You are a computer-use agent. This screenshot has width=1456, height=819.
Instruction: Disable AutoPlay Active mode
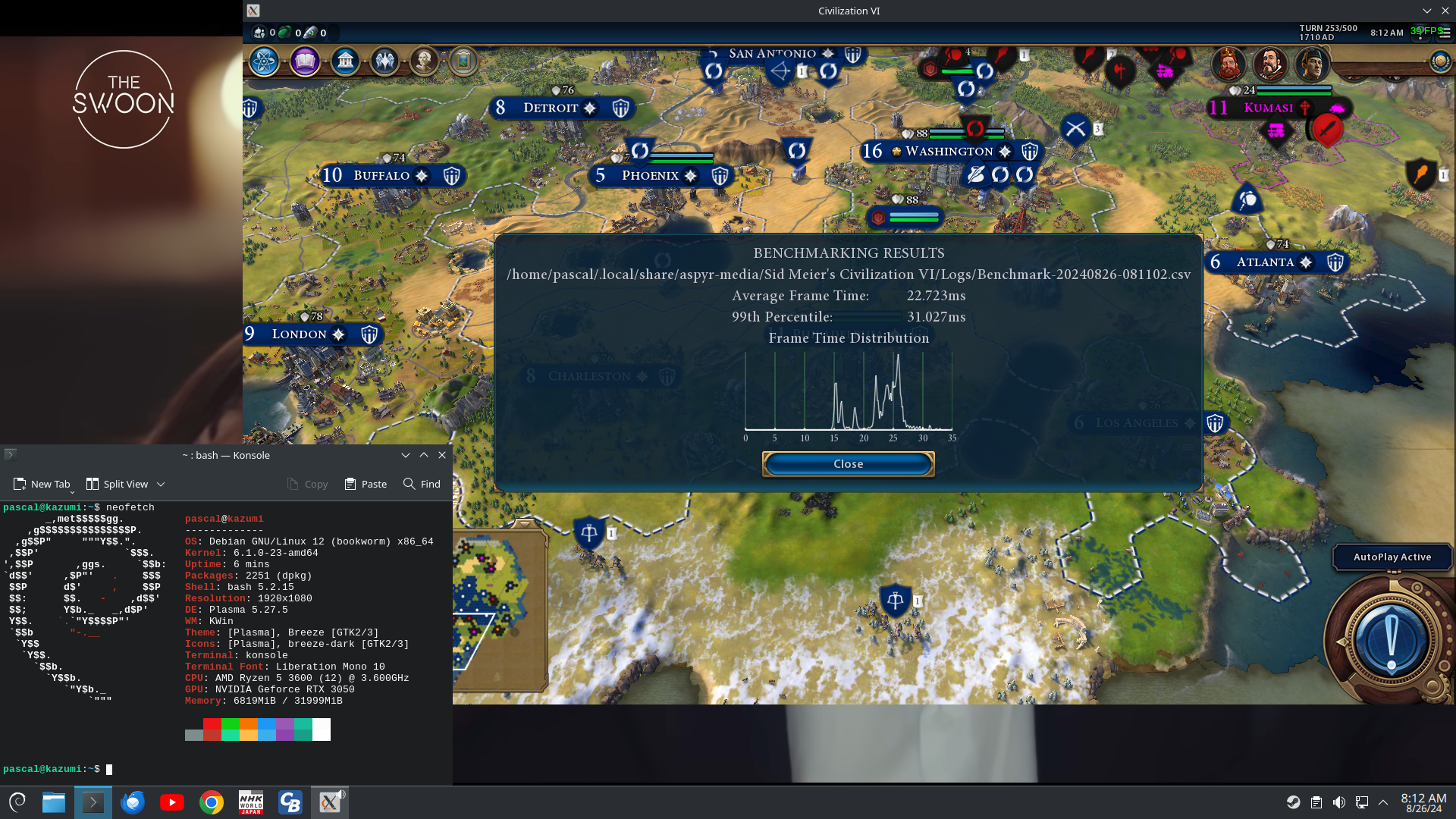(1392, 557)
